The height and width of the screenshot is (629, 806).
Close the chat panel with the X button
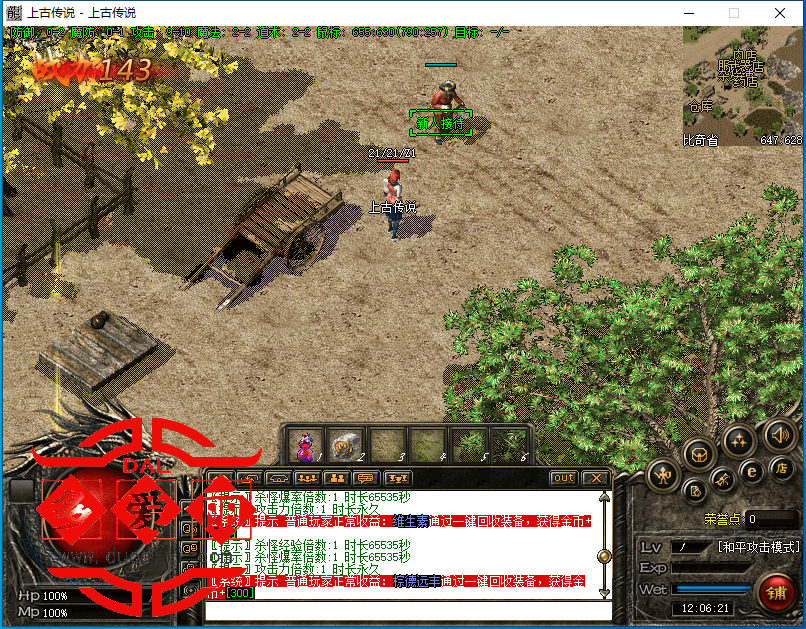[595, 478]
